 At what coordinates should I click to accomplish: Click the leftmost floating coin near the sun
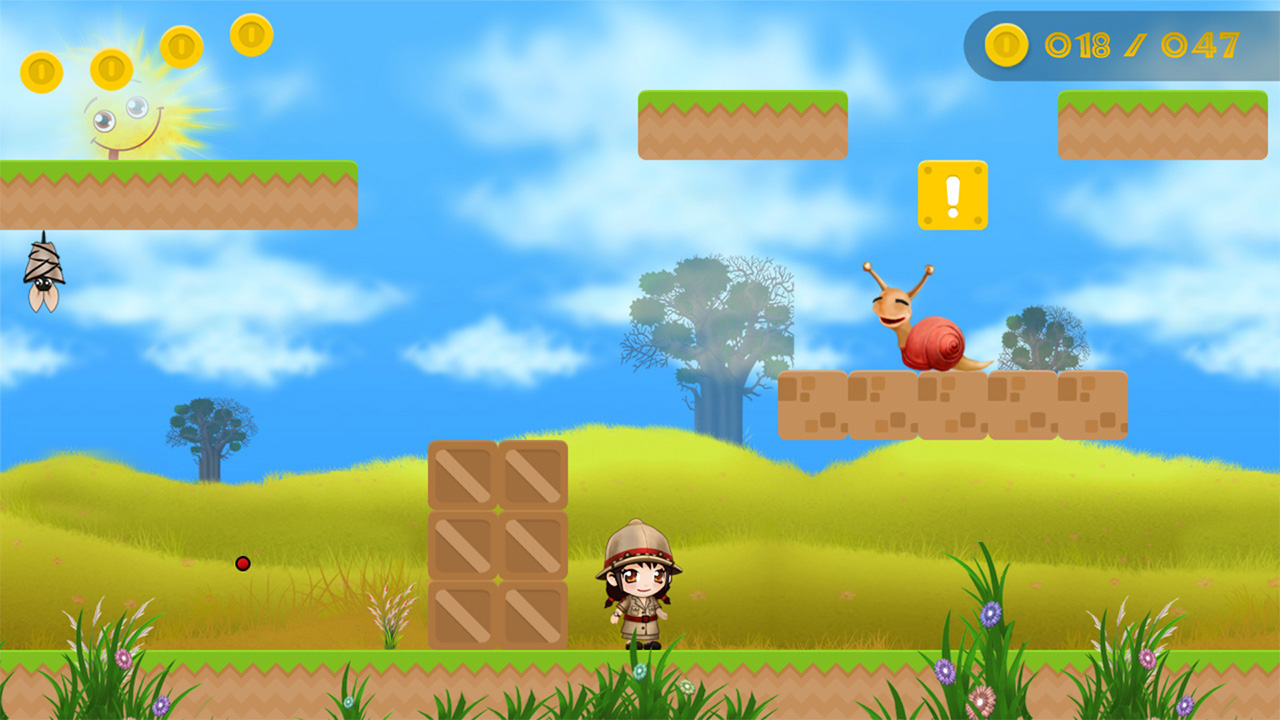click(42, 72)
